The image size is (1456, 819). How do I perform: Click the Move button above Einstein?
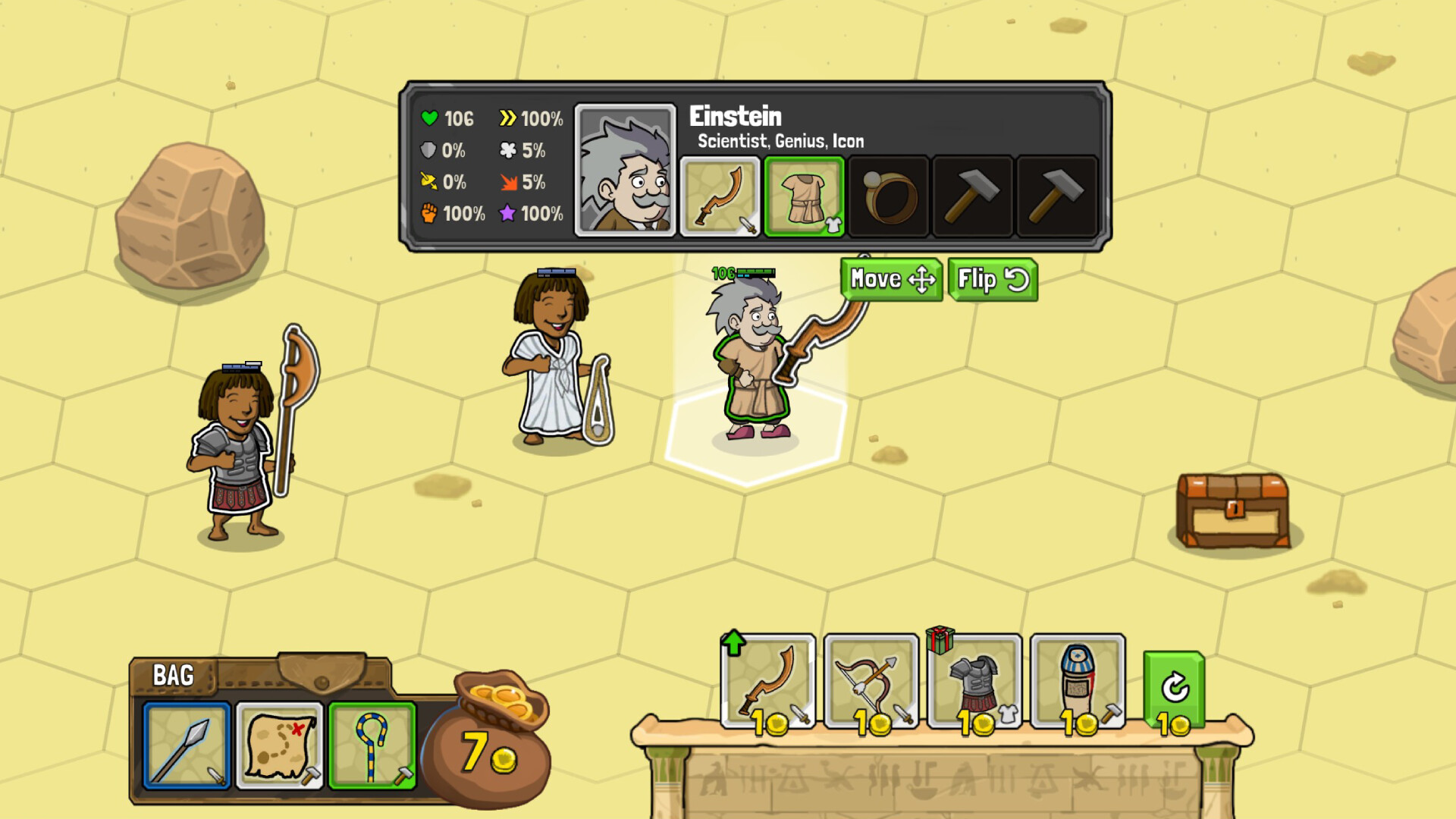[890, 279]
